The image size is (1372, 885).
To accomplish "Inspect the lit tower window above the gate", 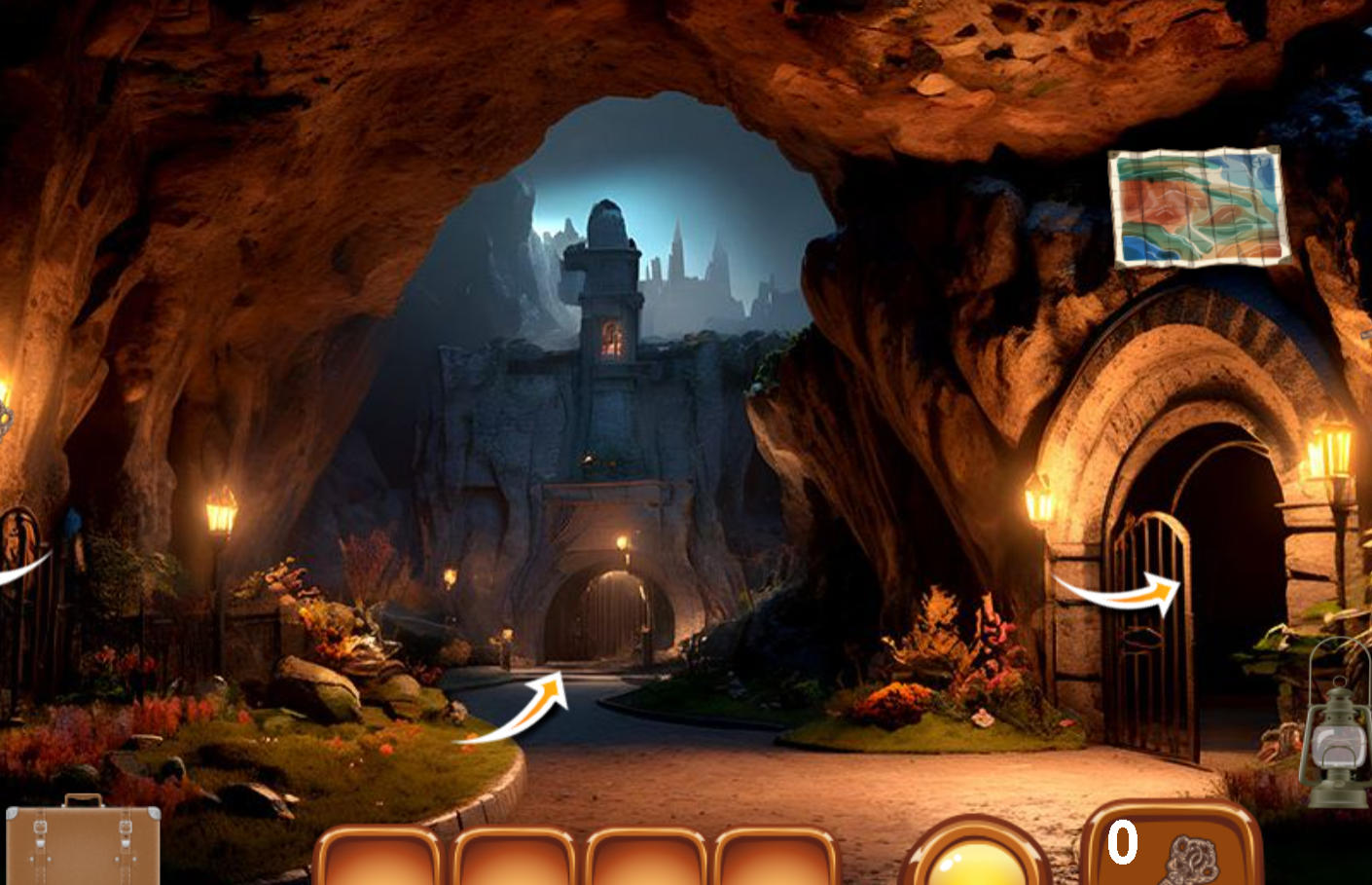I will (613, 336).
